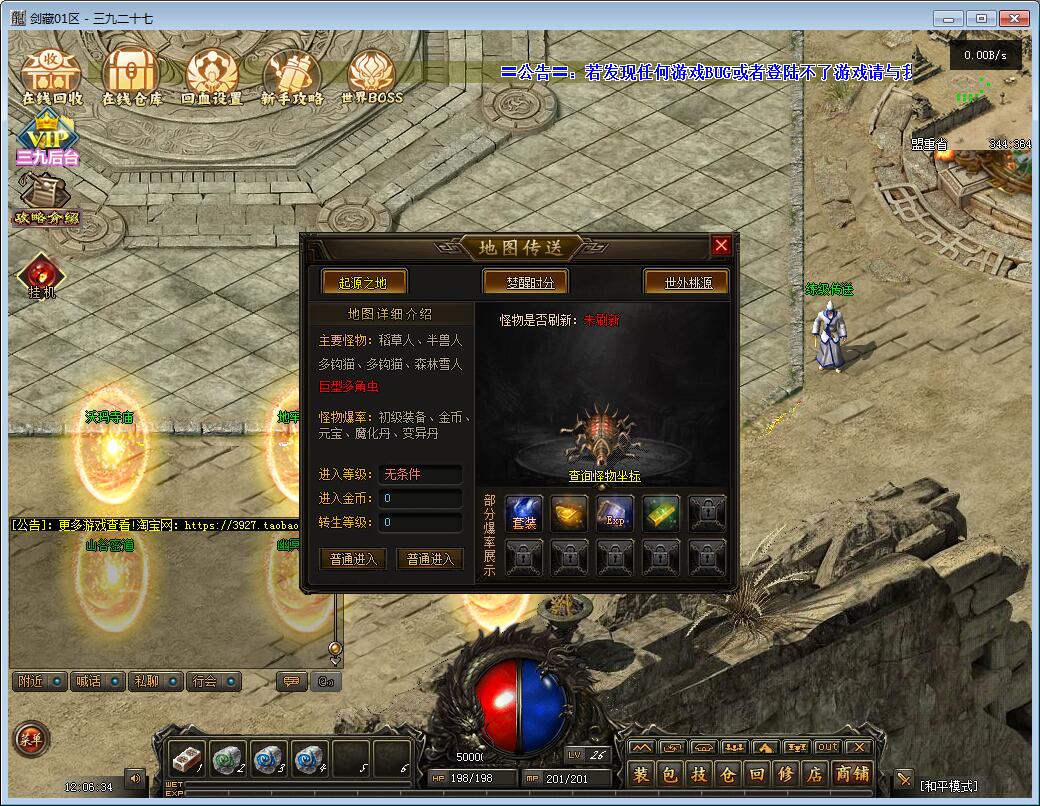Open the 世界BOSS menu
Screen dimensions: 1040x806
point(371,76)
